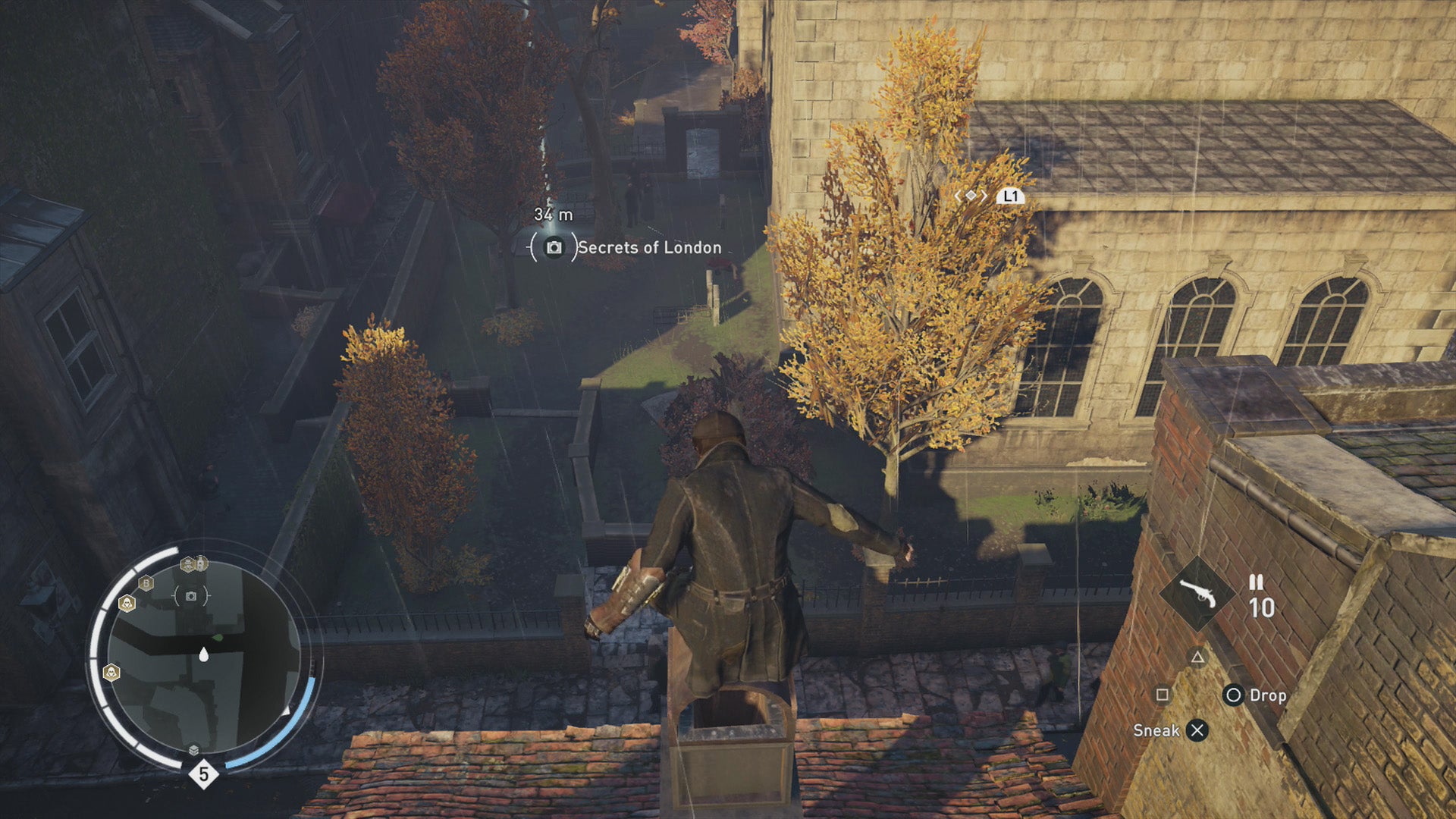Screen dimensions: 1456x819
Task: Click the B Templar hunt icon on the minimap
Action: pyautogui.click(x=146, y=583)
